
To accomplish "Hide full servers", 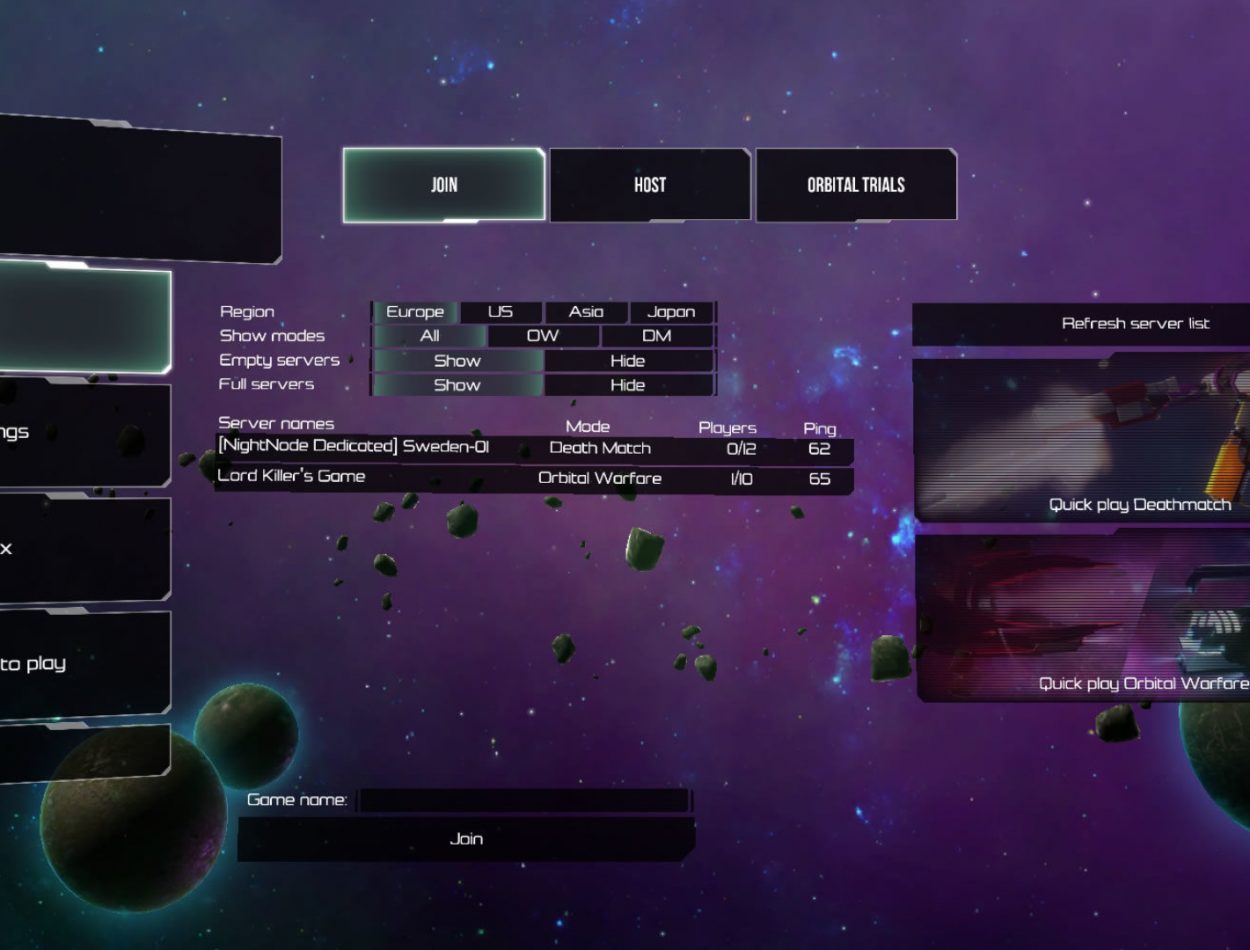I will 628,385.
